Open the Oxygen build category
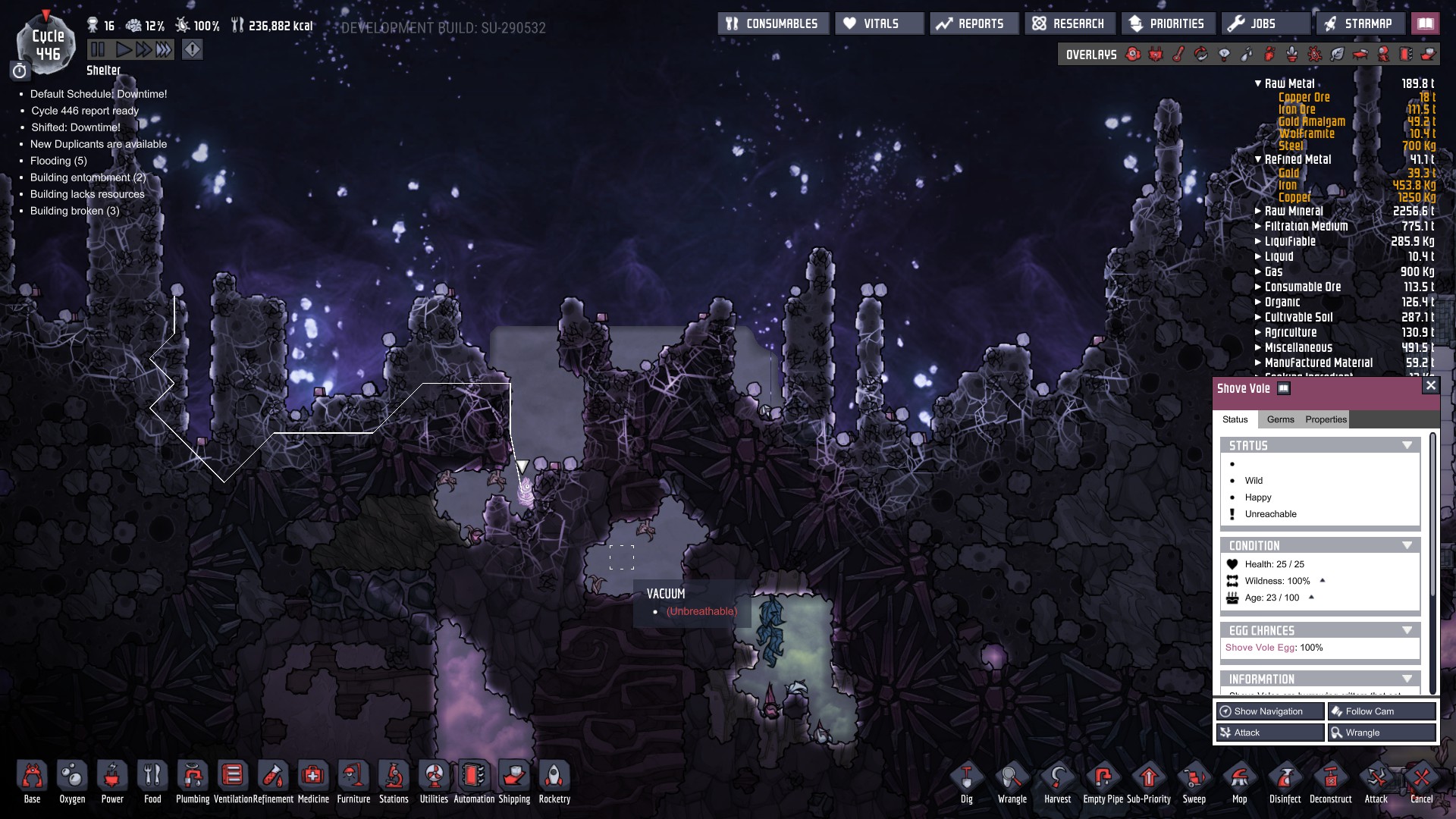1456x819 pixels. click(72, 780)
